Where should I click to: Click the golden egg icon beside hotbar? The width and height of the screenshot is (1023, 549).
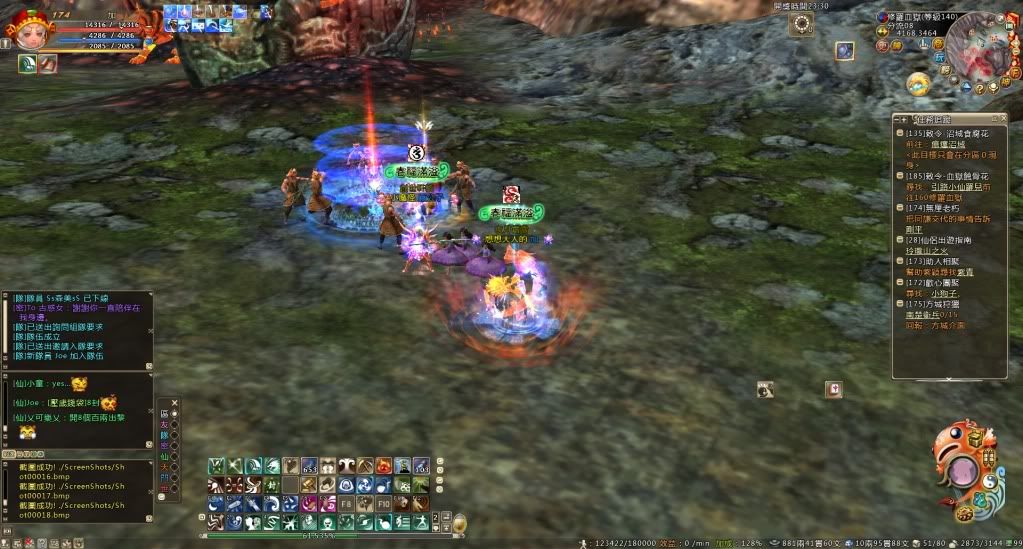tap(459, 523)
